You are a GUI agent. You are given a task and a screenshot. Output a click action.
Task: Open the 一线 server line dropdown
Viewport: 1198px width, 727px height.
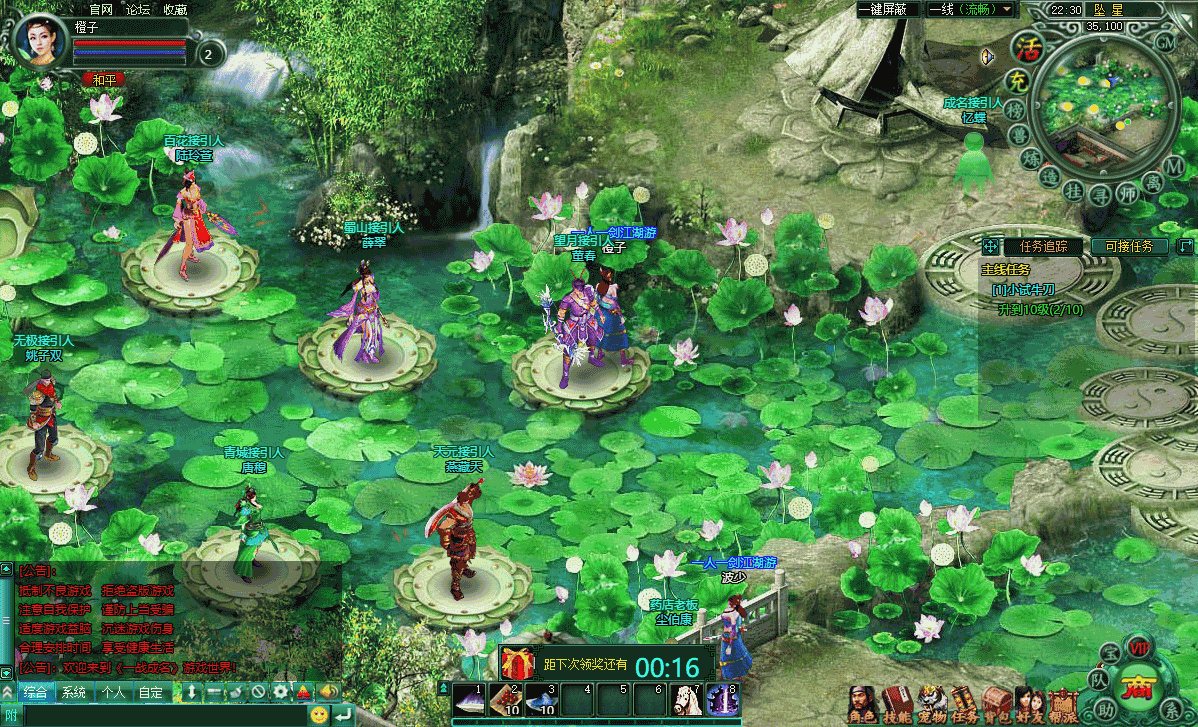(x=971, y=10)
